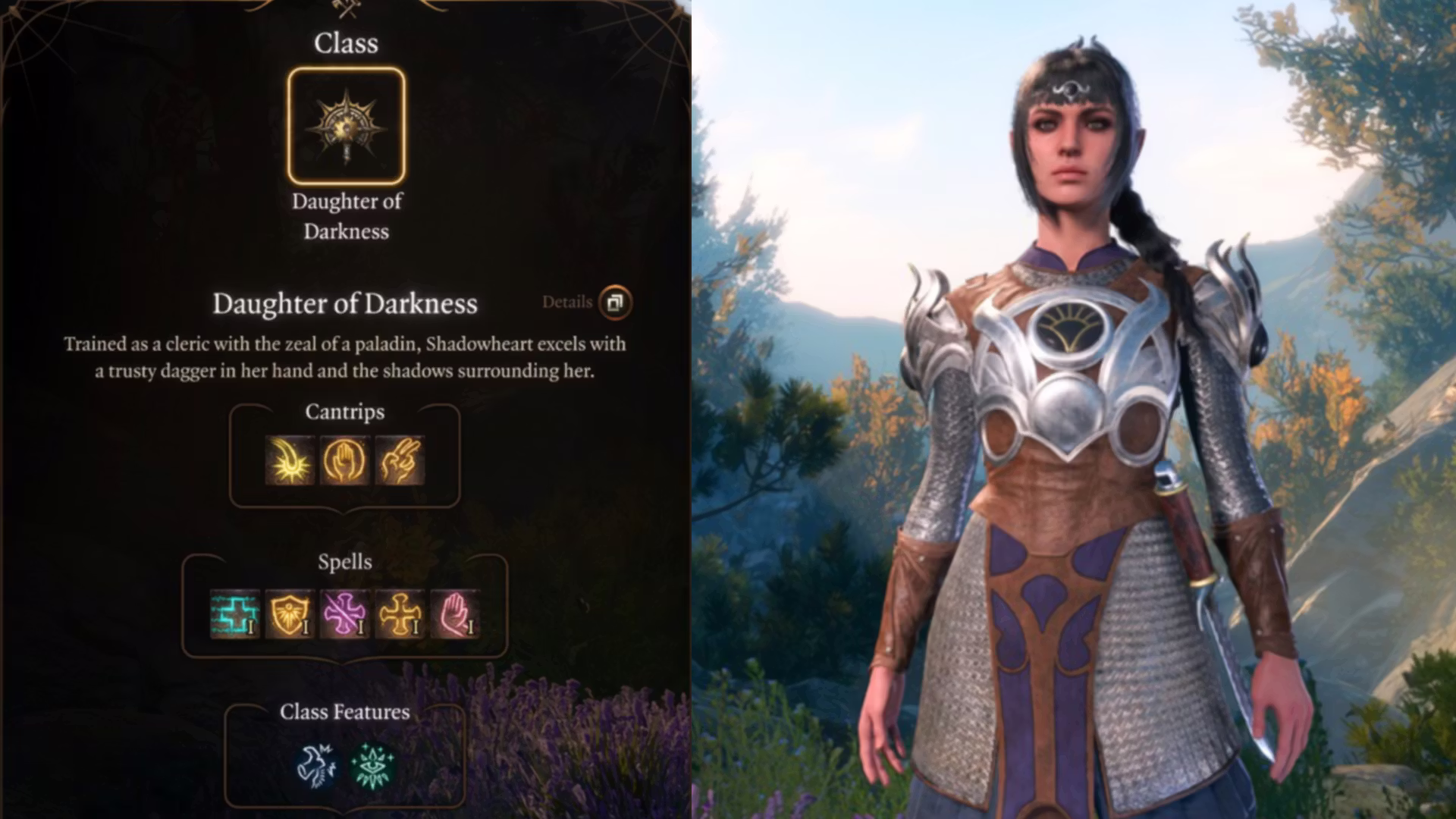Viewport: 1456px width, 819px height.
Task: Inspect the open-palm Resistance cantrip icon
Action: [345, 460]
